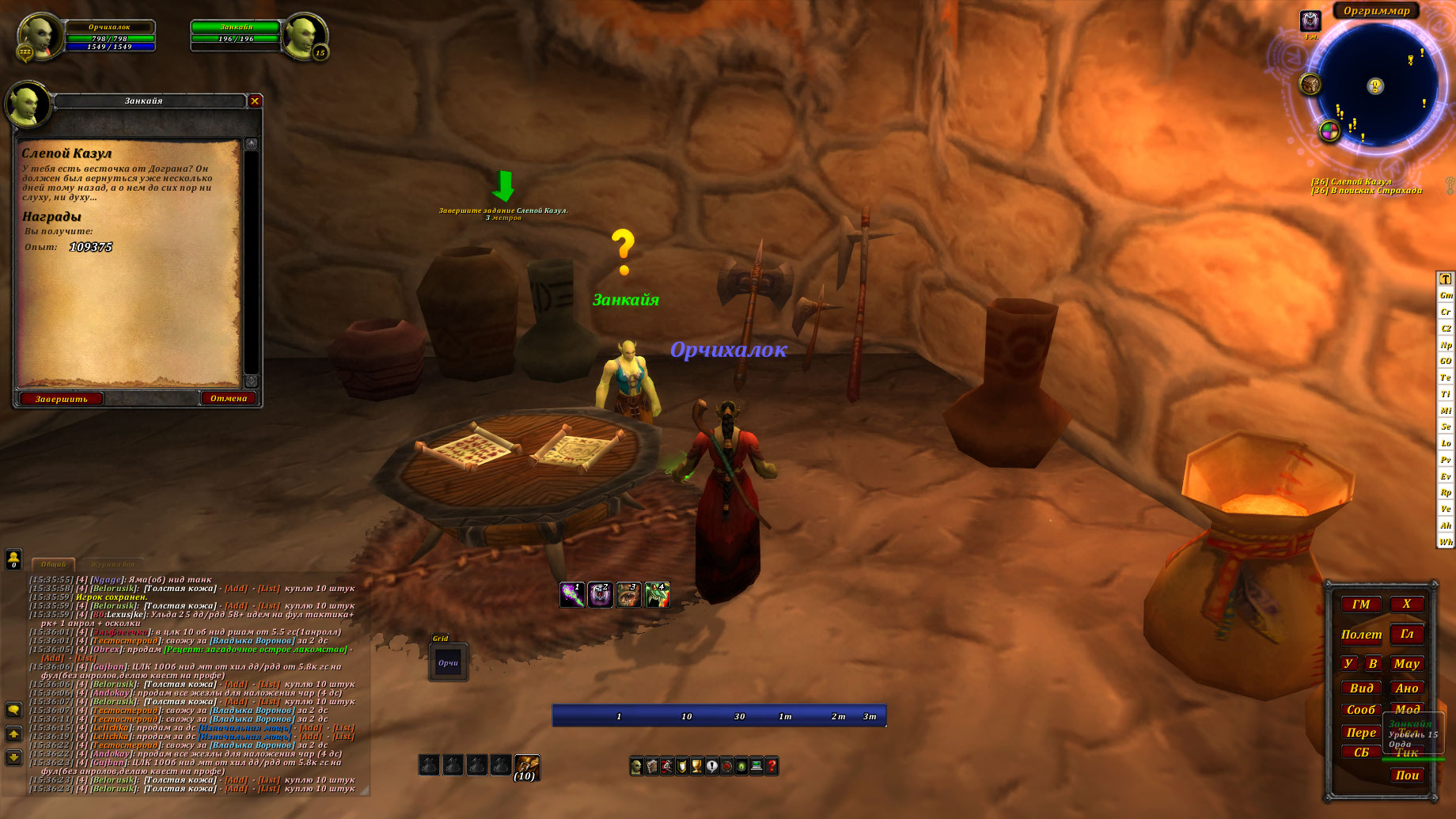Select the Орчи unit in Grid frame
Screen dimensions: 1456x819
click(x=449, y=663)
